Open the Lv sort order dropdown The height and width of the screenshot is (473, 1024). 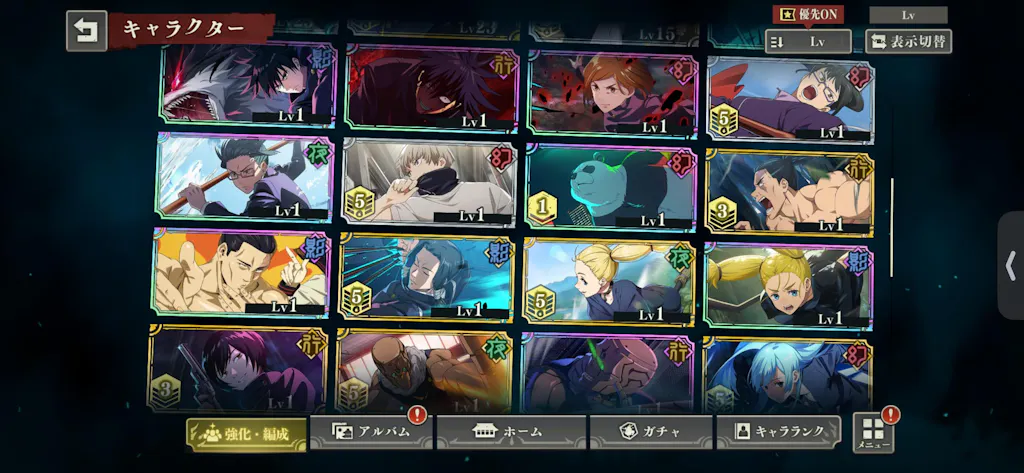[x=808, y=42]
